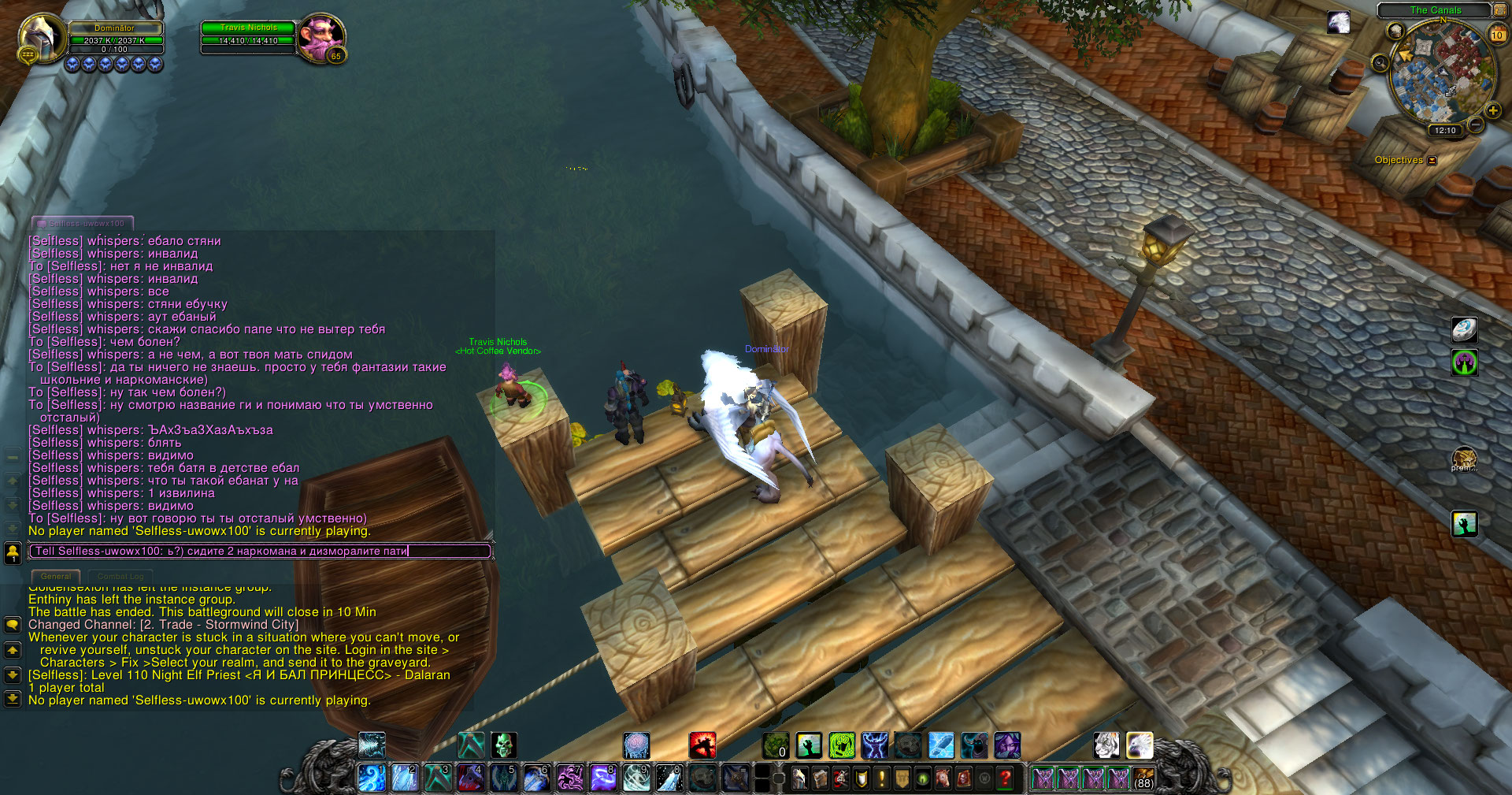Focus the Tell Selfless chat input box
Viewport: 1512px width, 795px height.
[260, 552]
